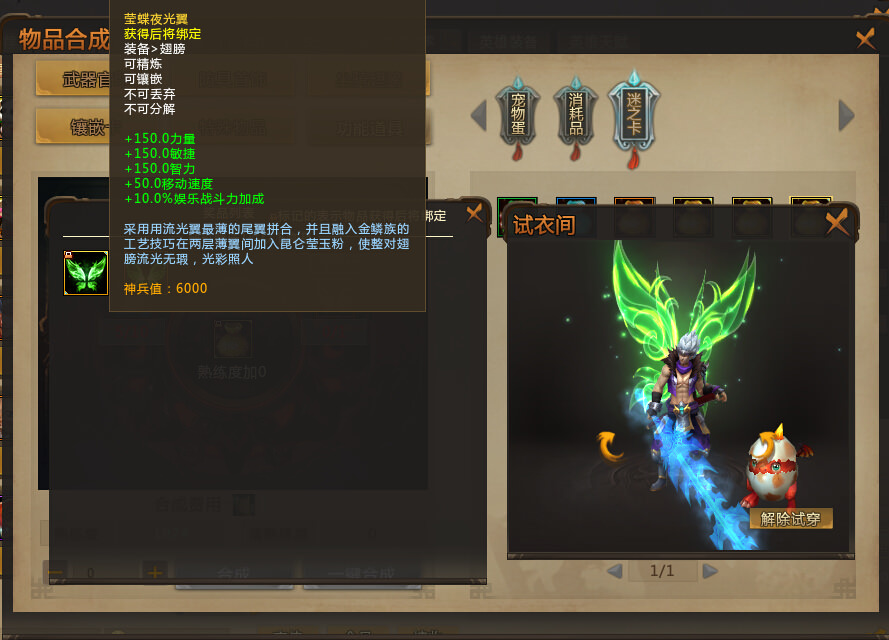The height and width of the screenshot is (640, 889).
Task: Select the green butterfly wings item icon
Action: point(86,273)
